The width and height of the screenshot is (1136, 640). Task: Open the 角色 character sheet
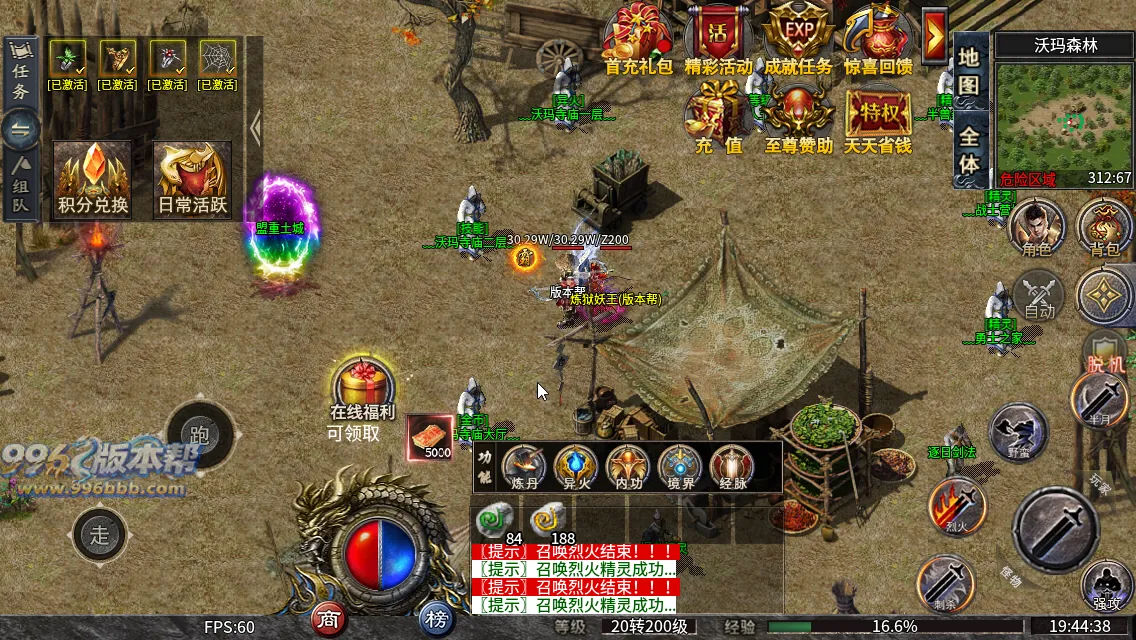(1036, 226)
